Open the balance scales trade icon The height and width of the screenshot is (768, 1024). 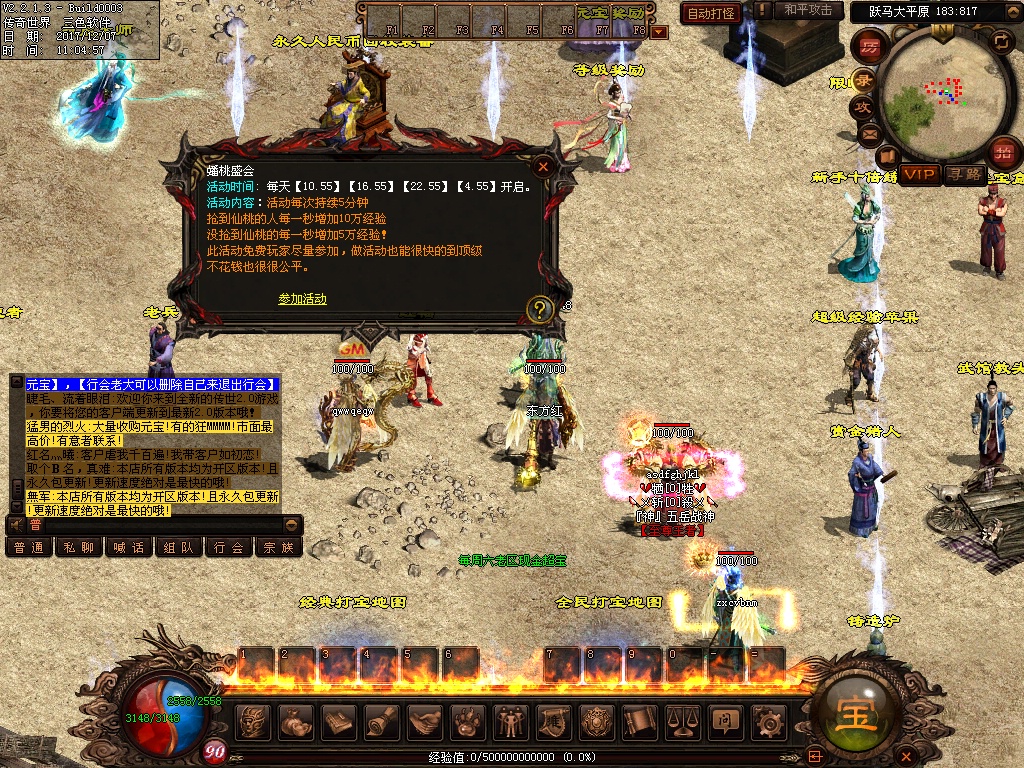point(682,720)
